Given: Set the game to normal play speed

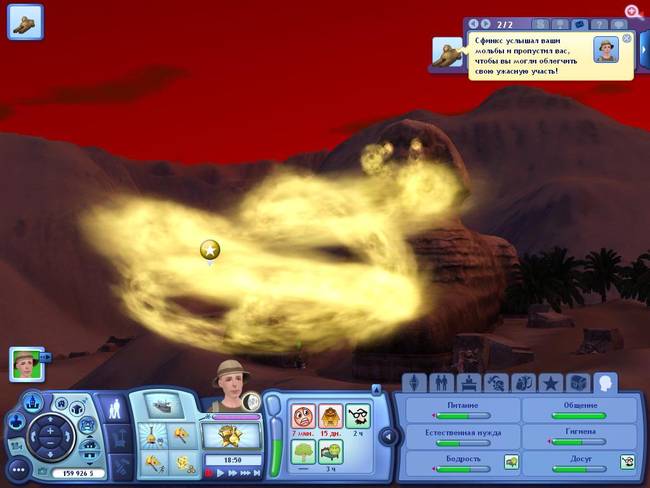Looking at the screenshot, I should 223,472.
